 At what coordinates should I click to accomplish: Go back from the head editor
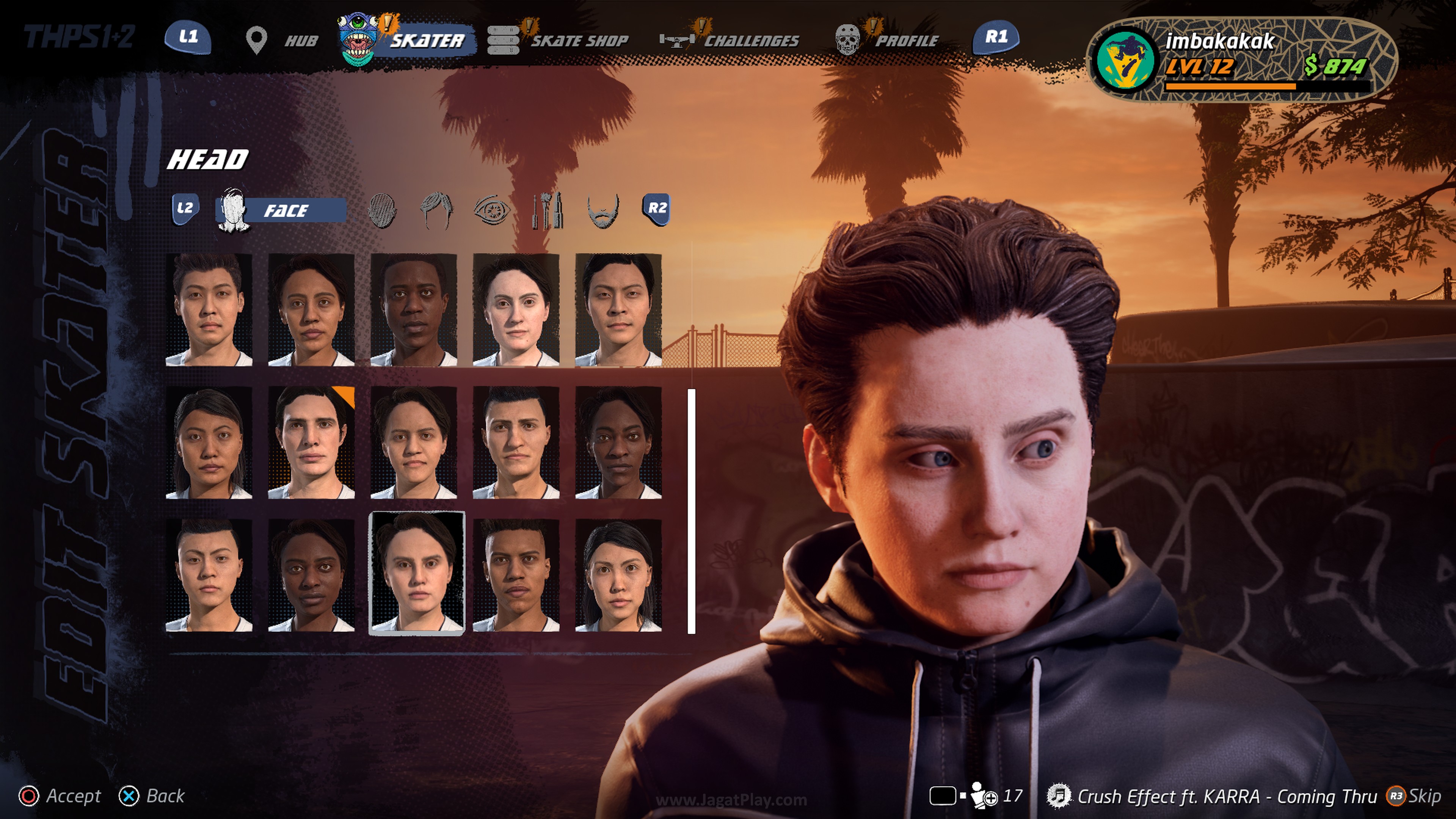coord(152,796)
